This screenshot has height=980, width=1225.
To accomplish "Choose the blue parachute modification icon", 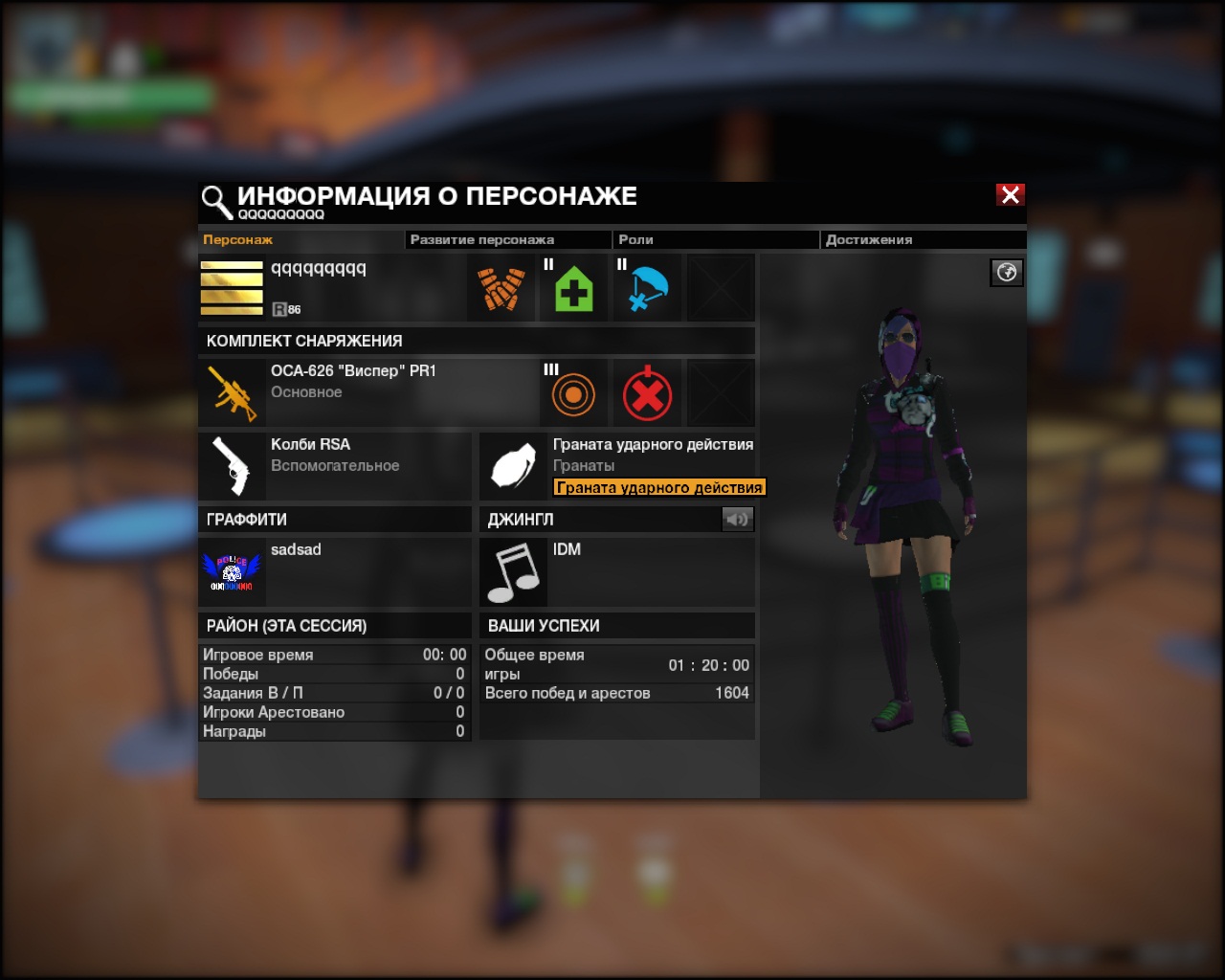I will [647, 288].
